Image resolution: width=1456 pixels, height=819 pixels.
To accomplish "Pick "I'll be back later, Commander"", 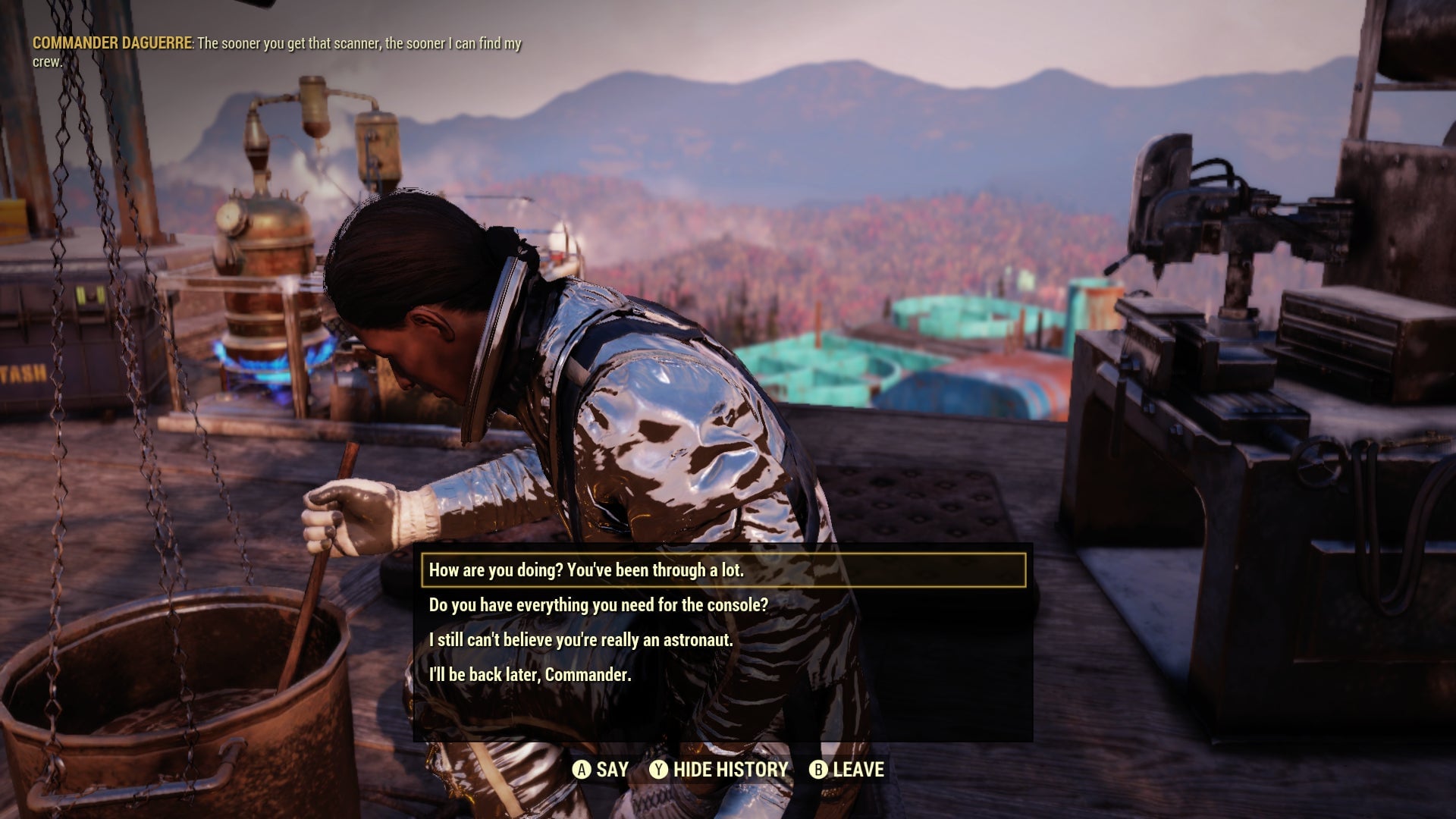I will 530,675.
